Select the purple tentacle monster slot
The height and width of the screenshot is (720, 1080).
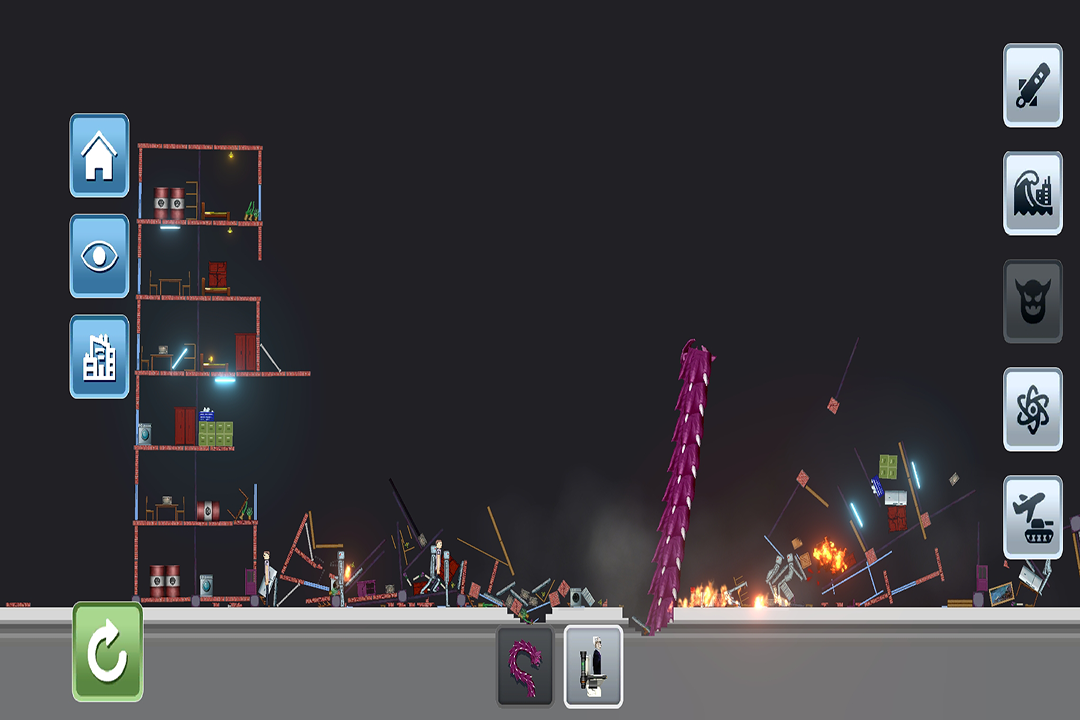tap(525, 667)
